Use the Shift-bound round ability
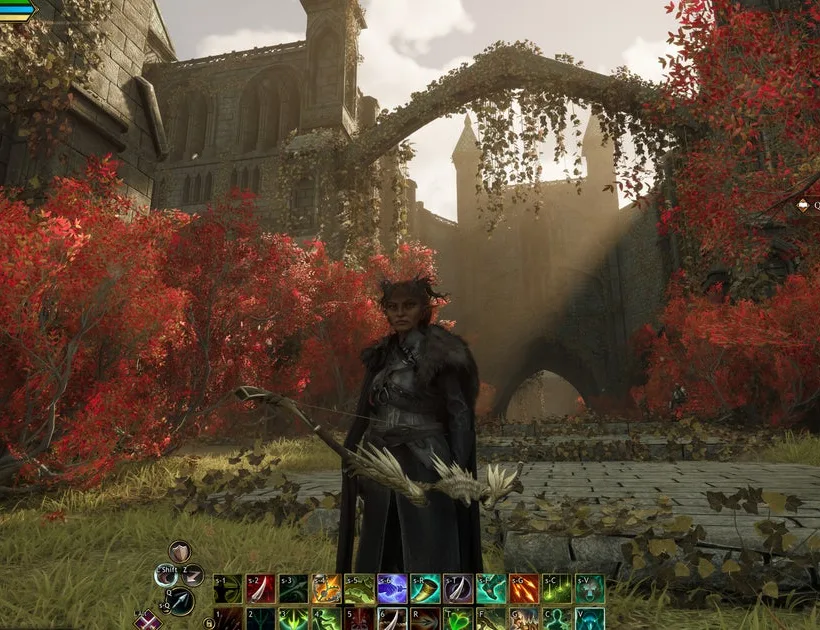Viewport: 820px width, 630px height. (x=166, y=575)
